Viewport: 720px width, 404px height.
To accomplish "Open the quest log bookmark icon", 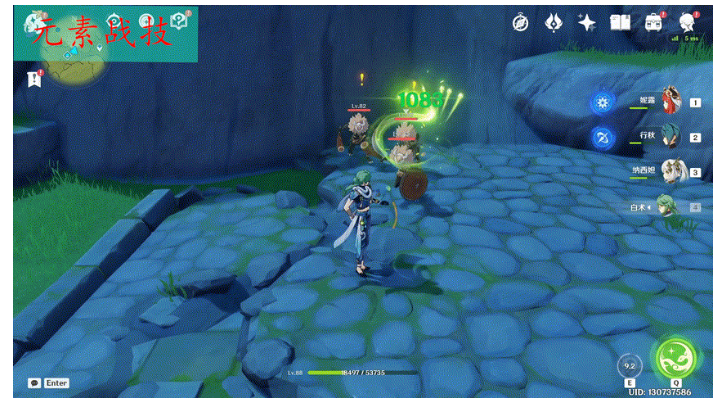I will 36,77.
